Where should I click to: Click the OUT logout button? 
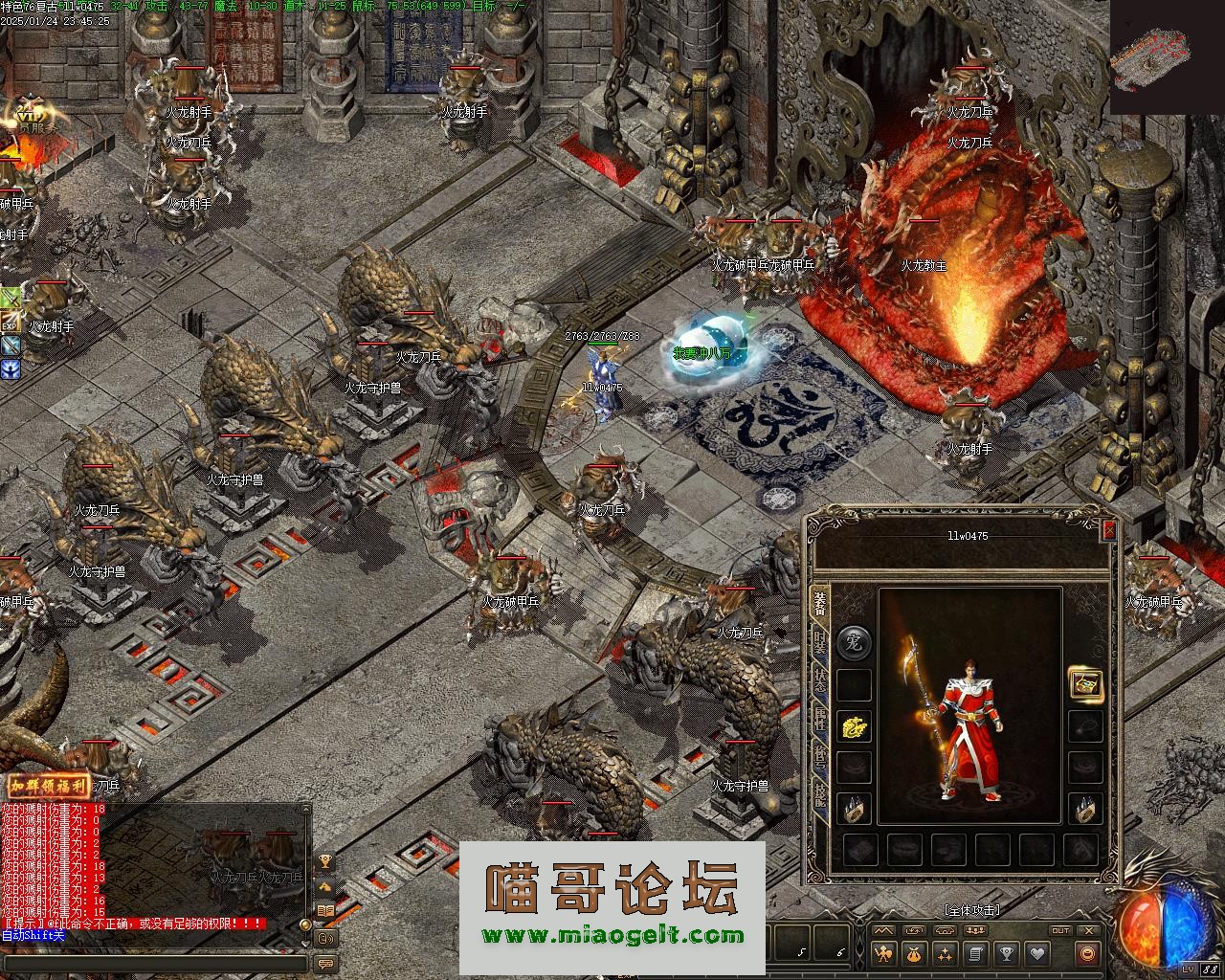click(1060, 930)
